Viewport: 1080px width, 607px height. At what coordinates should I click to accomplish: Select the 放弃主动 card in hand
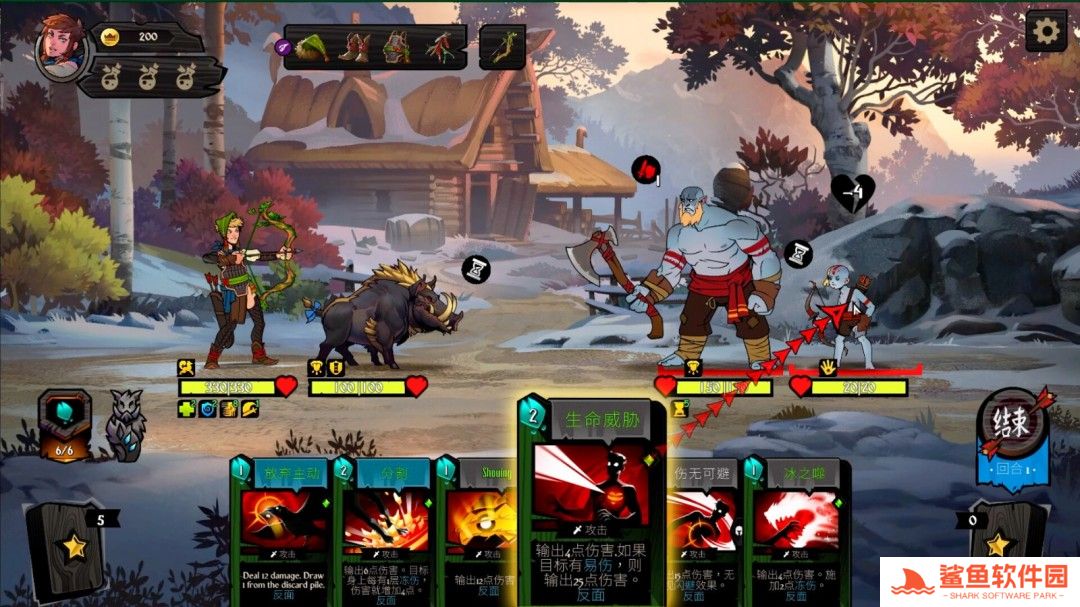click(x=283, y=532)
